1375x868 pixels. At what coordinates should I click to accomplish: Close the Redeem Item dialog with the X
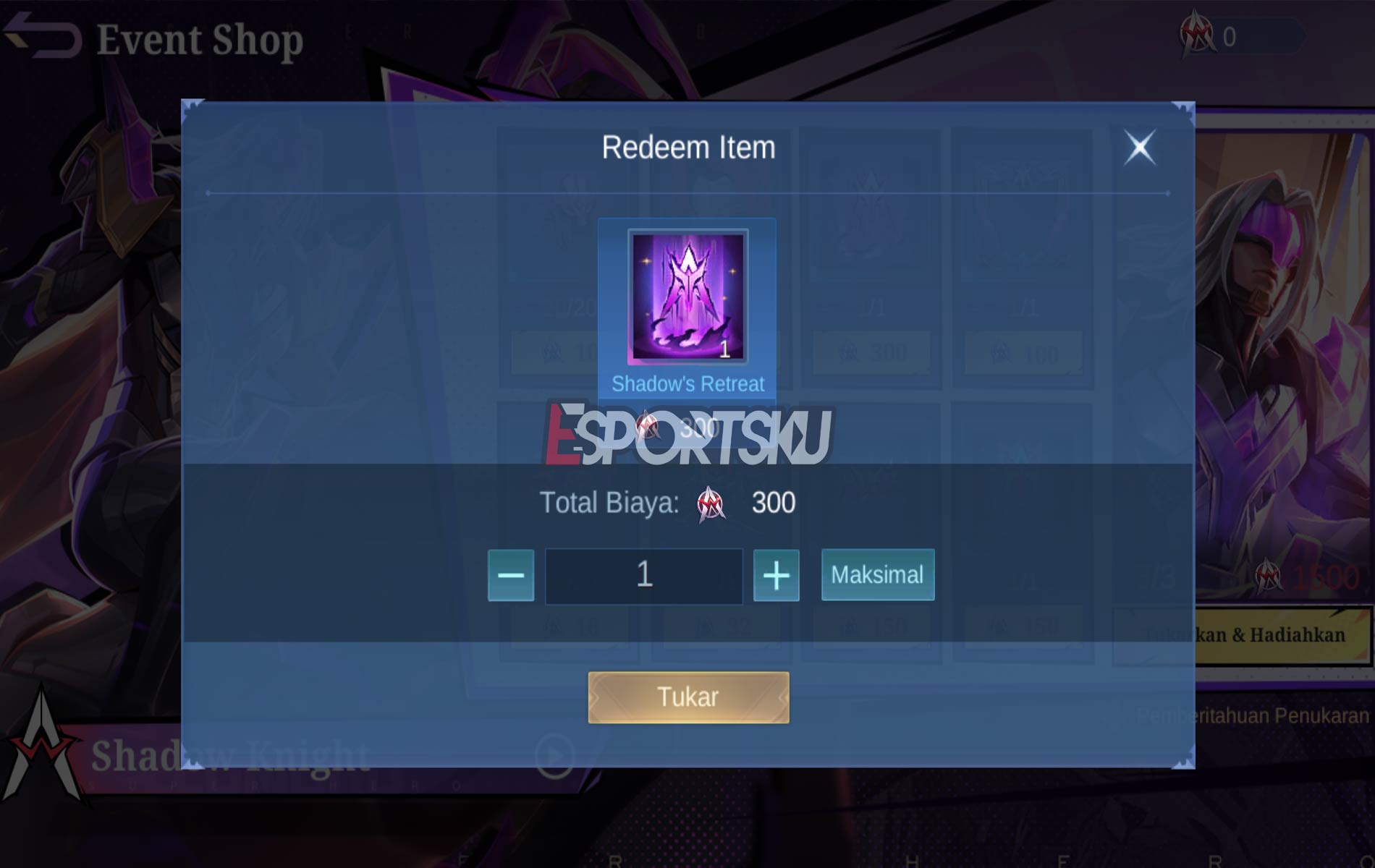point(1141,147)
